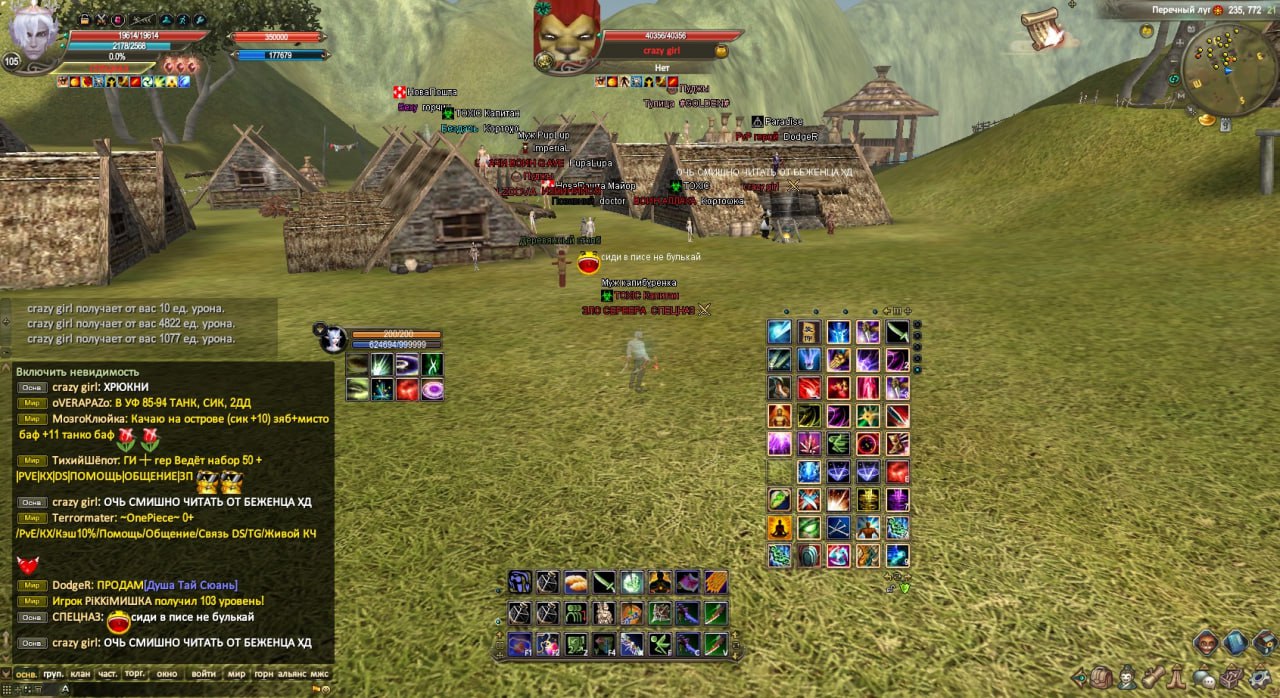Switch chat to the груп. tab
This screenshot has width=1280, height=698.
point(54,674)
